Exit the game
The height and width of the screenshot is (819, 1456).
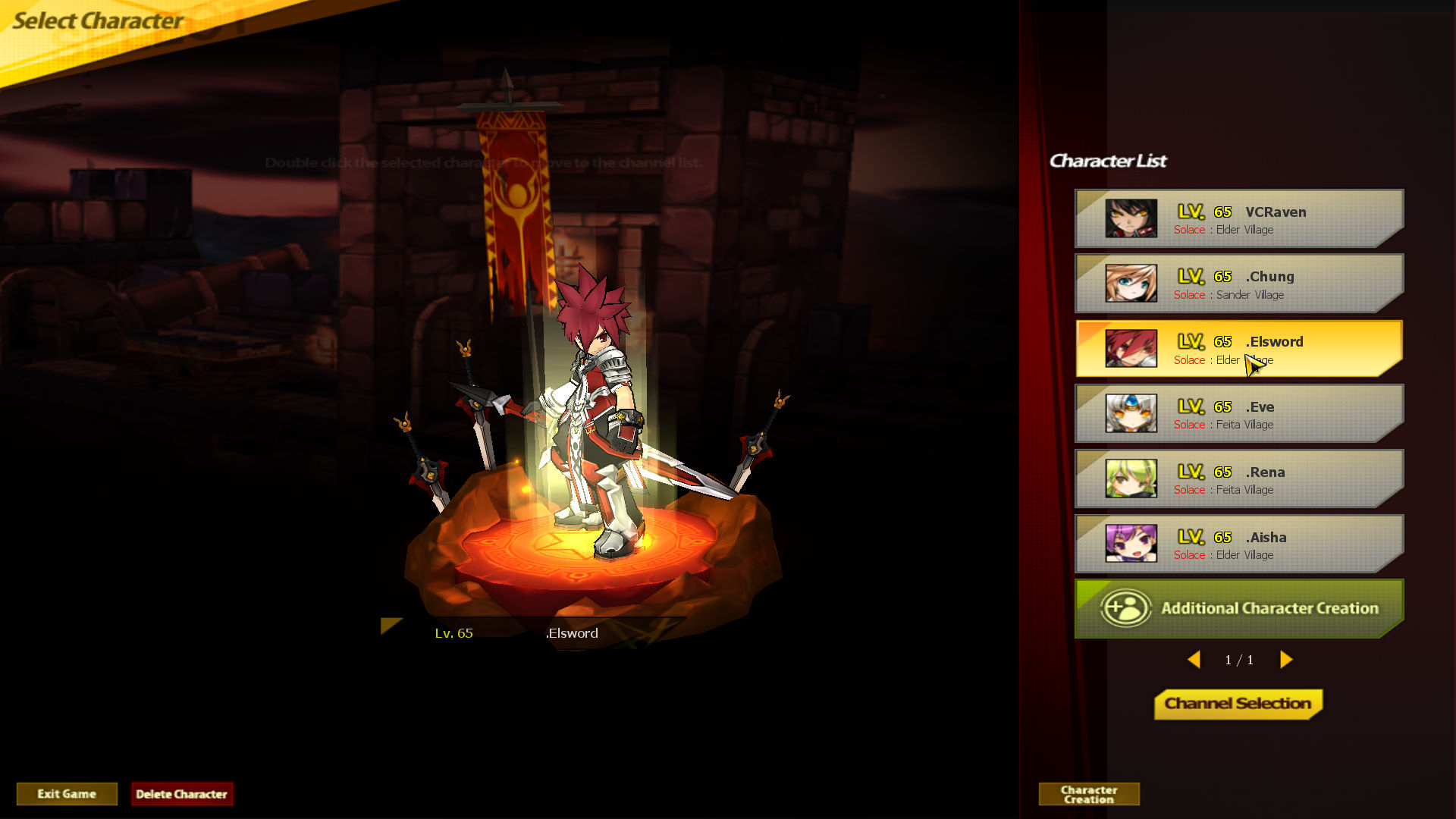67,794
